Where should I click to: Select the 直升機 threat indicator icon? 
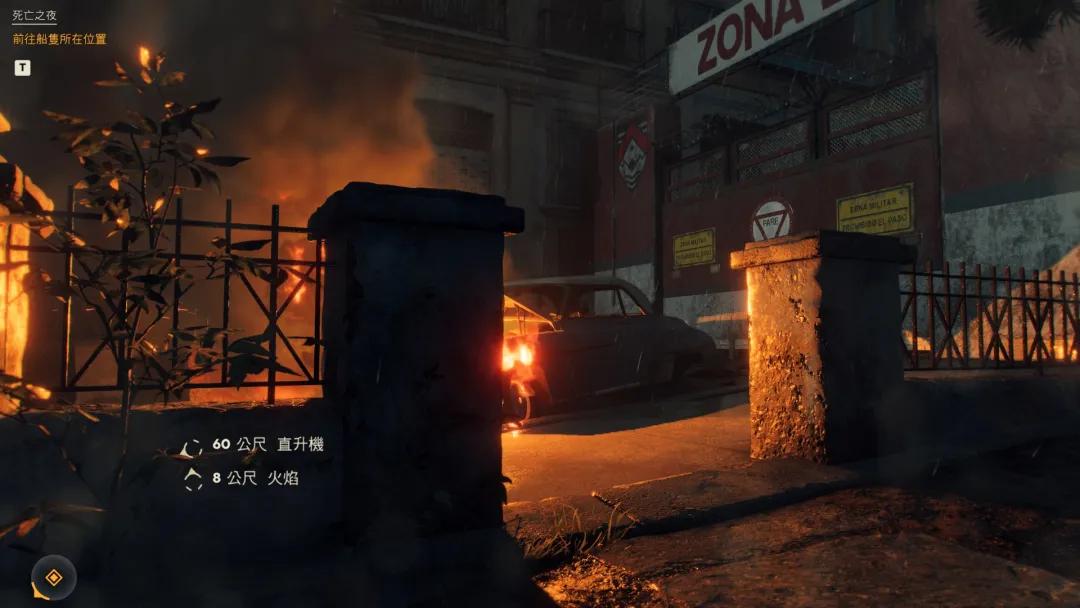192,447
